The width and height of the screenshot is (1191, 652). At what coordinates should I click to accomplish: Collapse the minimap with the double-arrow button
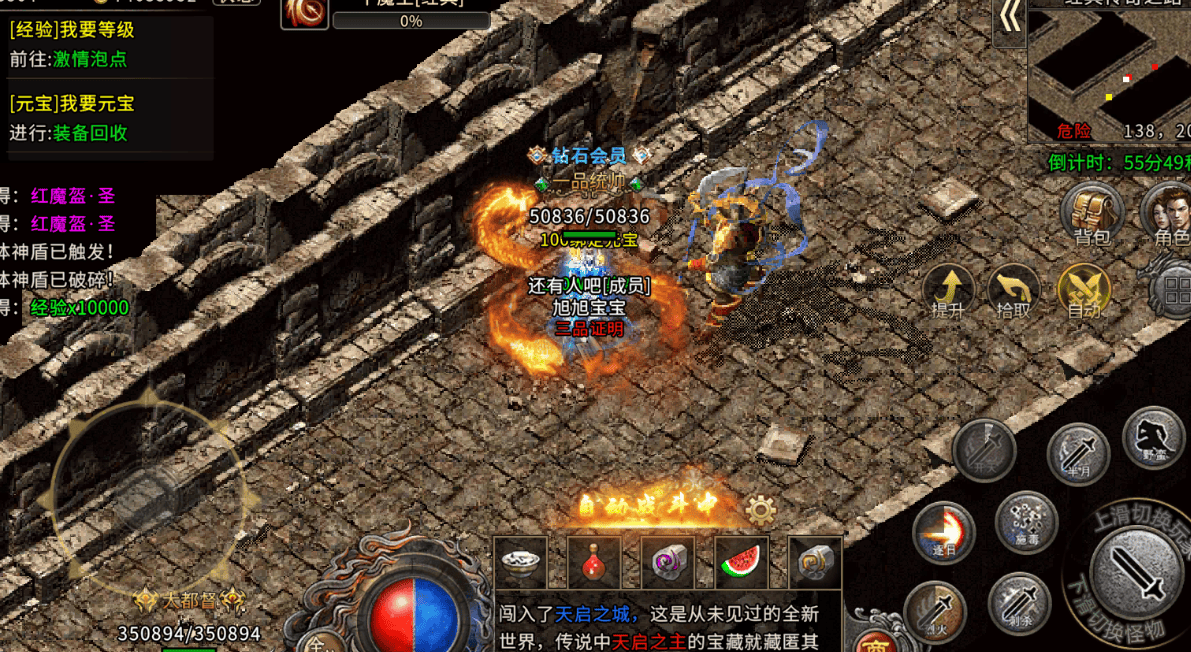click(1010, 20)
